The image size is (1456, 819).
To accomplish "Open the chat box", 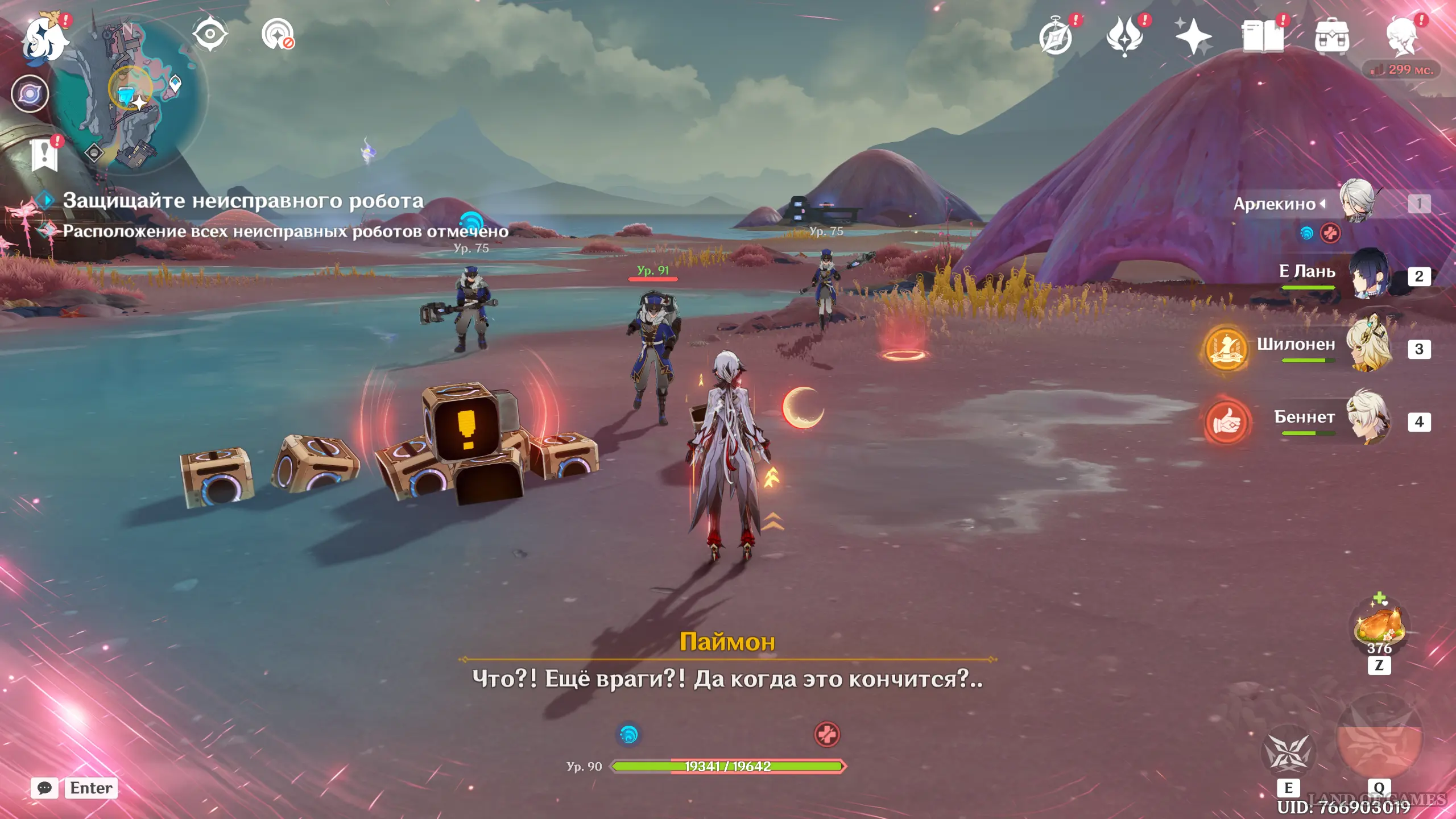I will tap(74, 788).
